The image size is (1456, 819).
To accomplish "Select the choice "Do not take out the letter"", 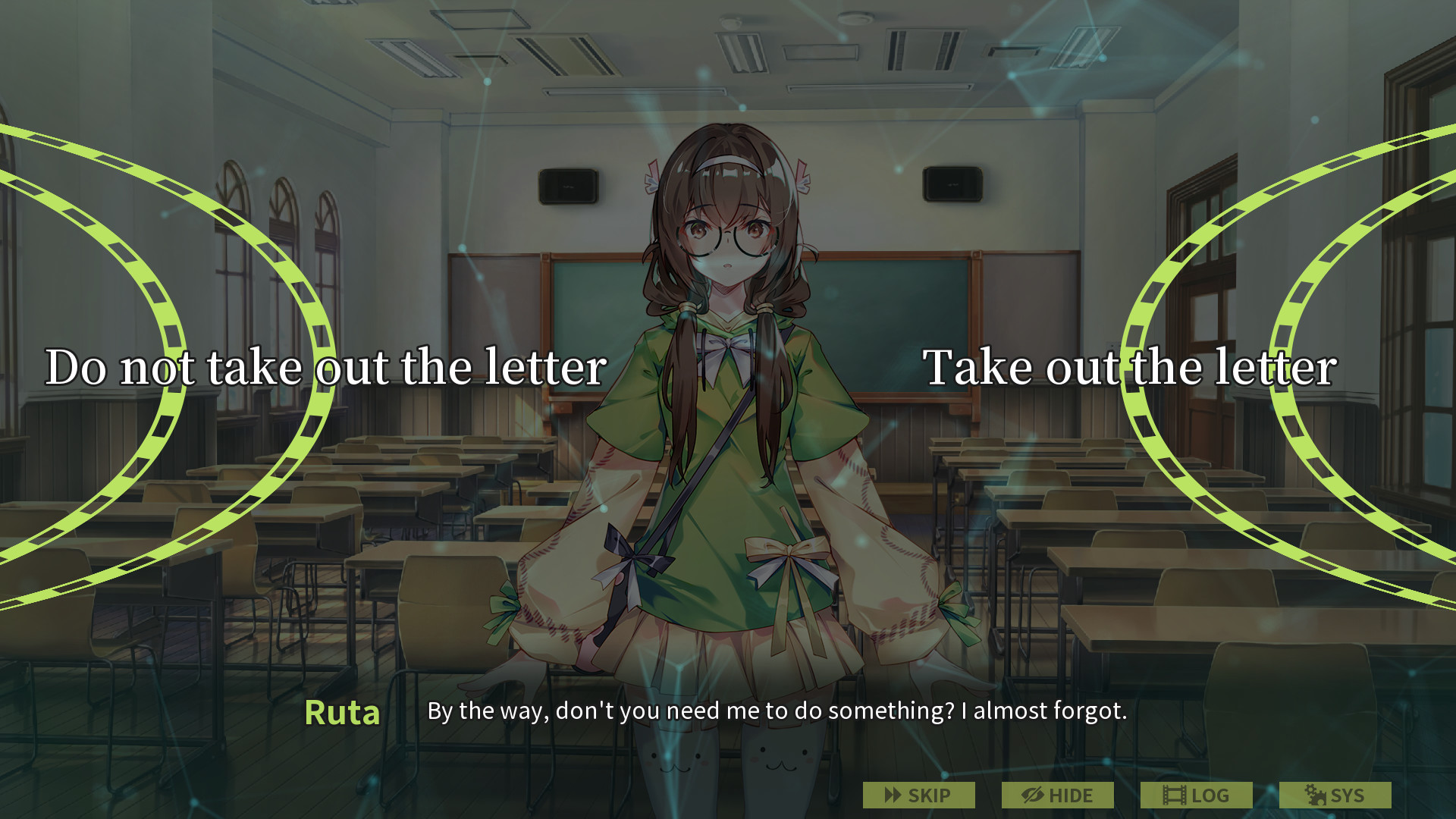I will coord(326,368).
